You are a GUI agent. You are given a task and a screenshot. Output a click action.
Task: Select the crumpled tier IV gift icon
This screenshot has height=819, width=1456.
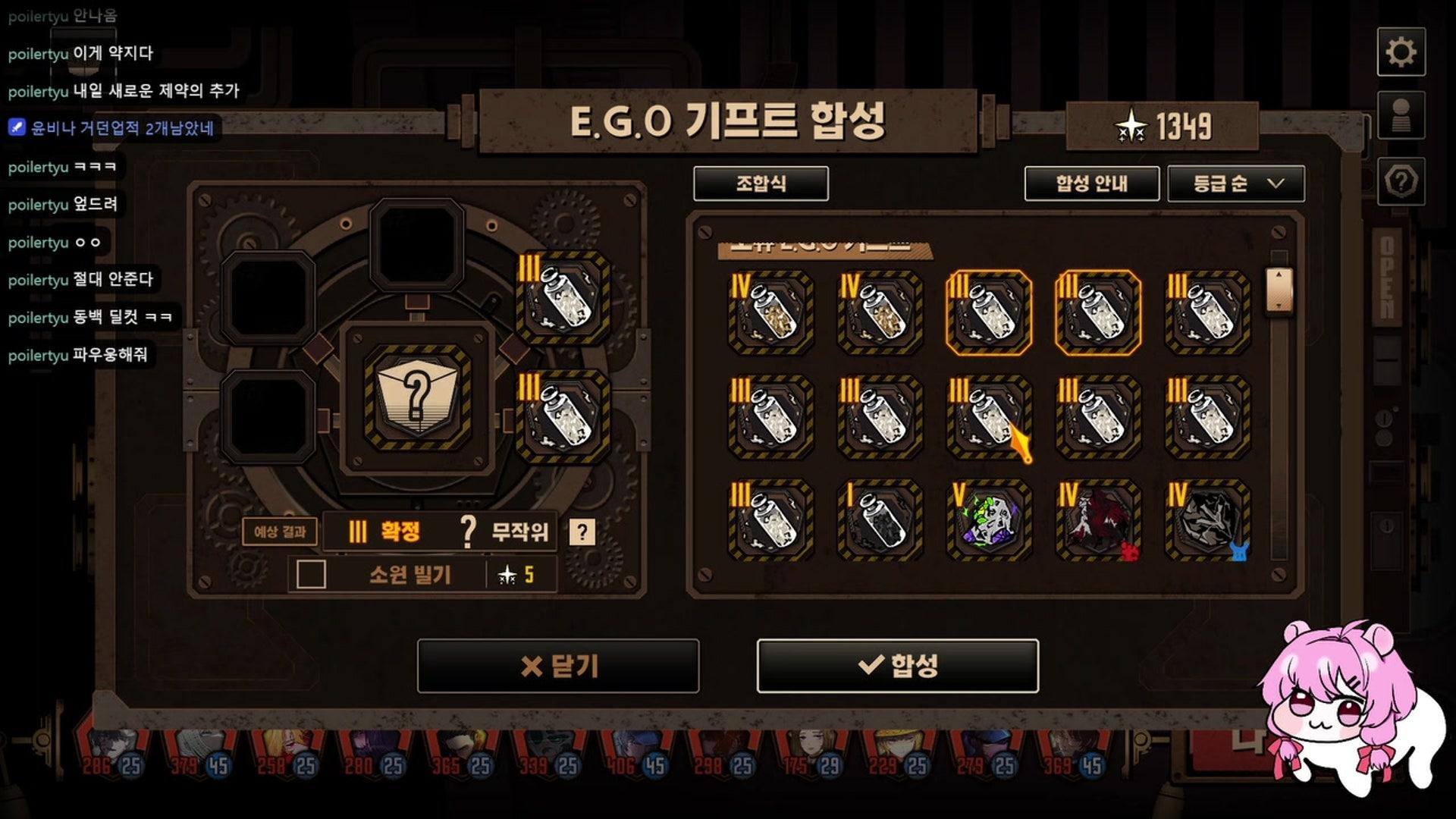(1208, 519)
